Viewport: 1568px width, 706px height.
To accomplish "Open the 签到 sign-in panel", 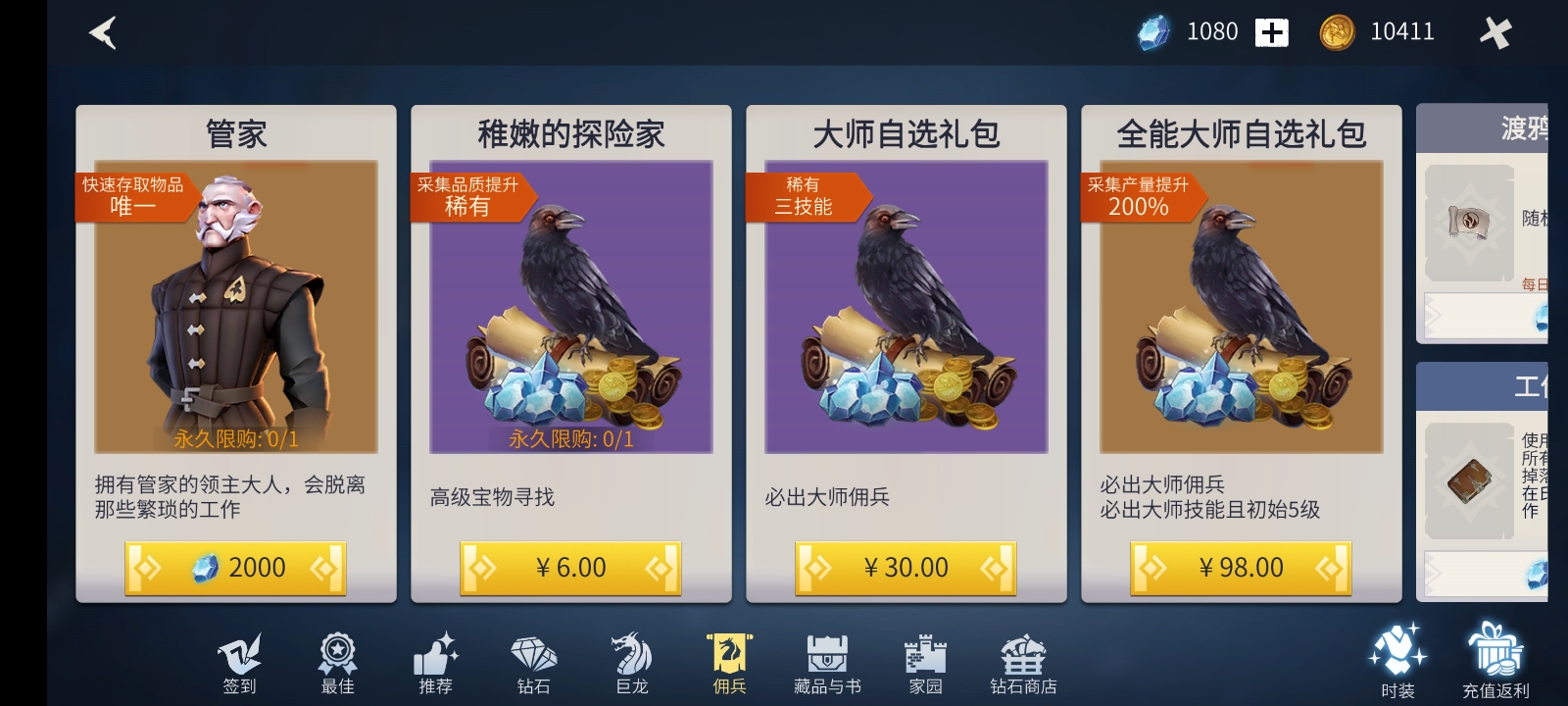I will click(238, 662).
